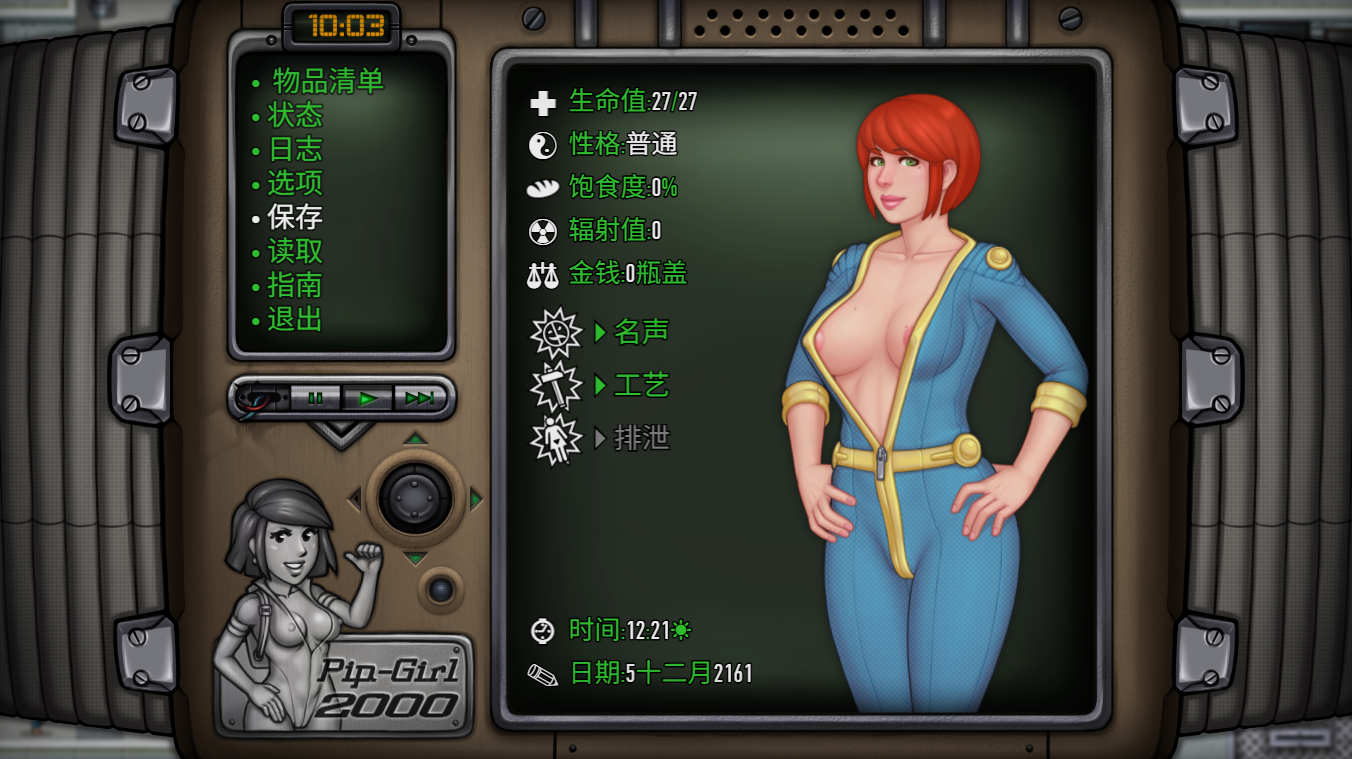1352x759 pixels.
Task: Click the down arrow below the dial
Action: click(415, 558)
